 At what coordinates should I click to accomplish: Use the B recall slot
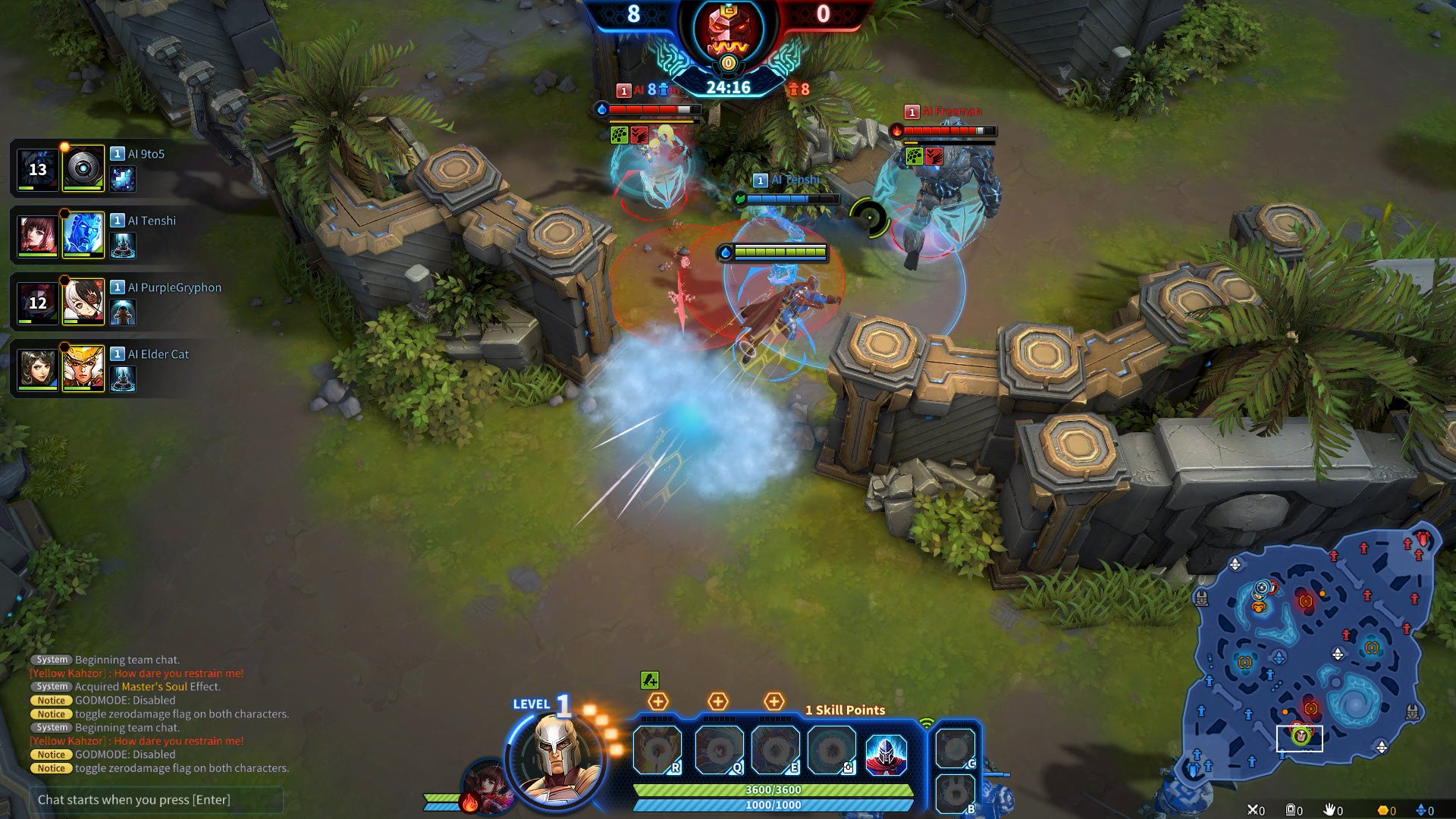tap(955, 794)
